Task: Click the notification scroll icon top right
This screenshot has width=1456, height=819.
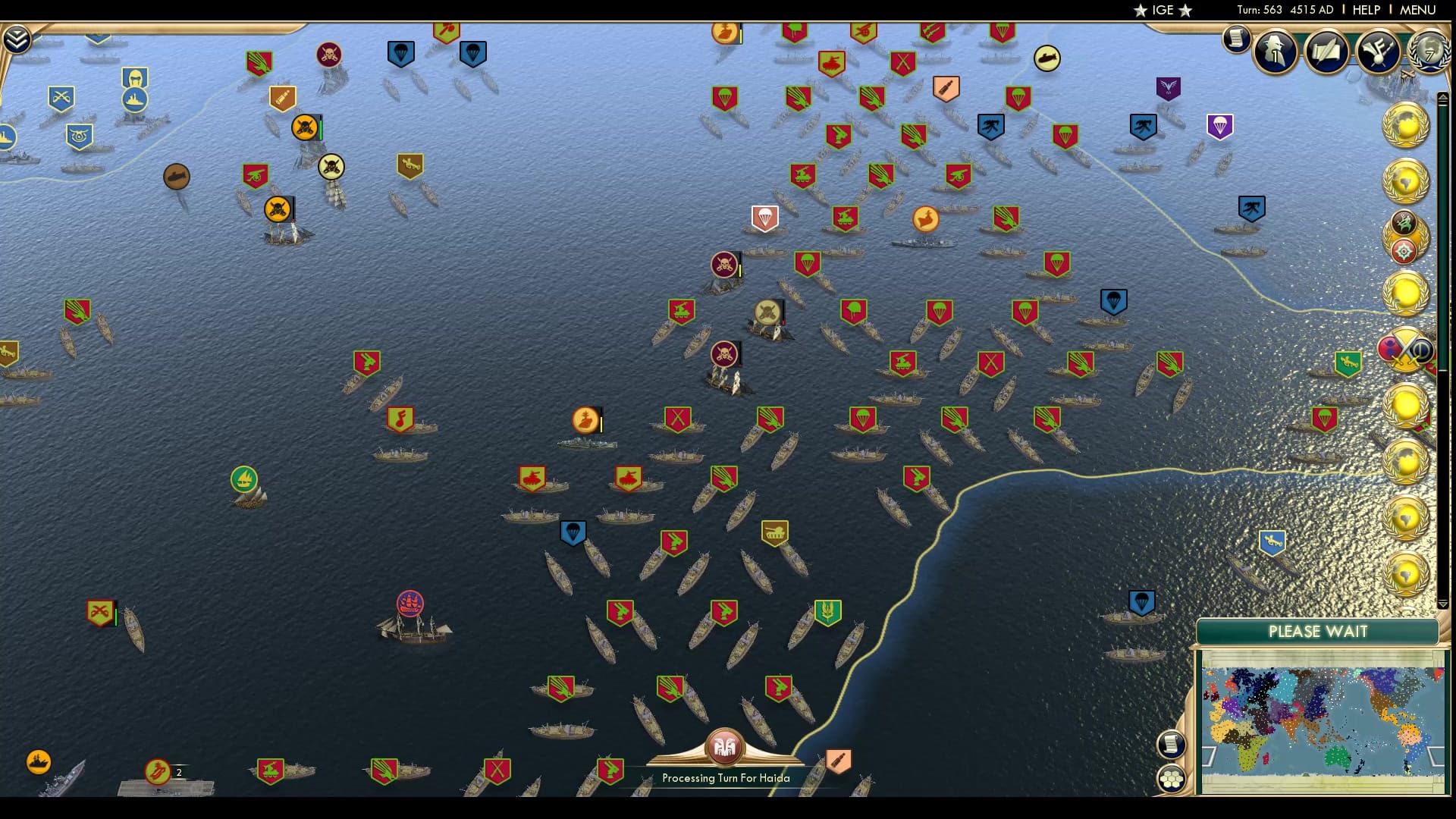Action: click(x=1237, y=38)
